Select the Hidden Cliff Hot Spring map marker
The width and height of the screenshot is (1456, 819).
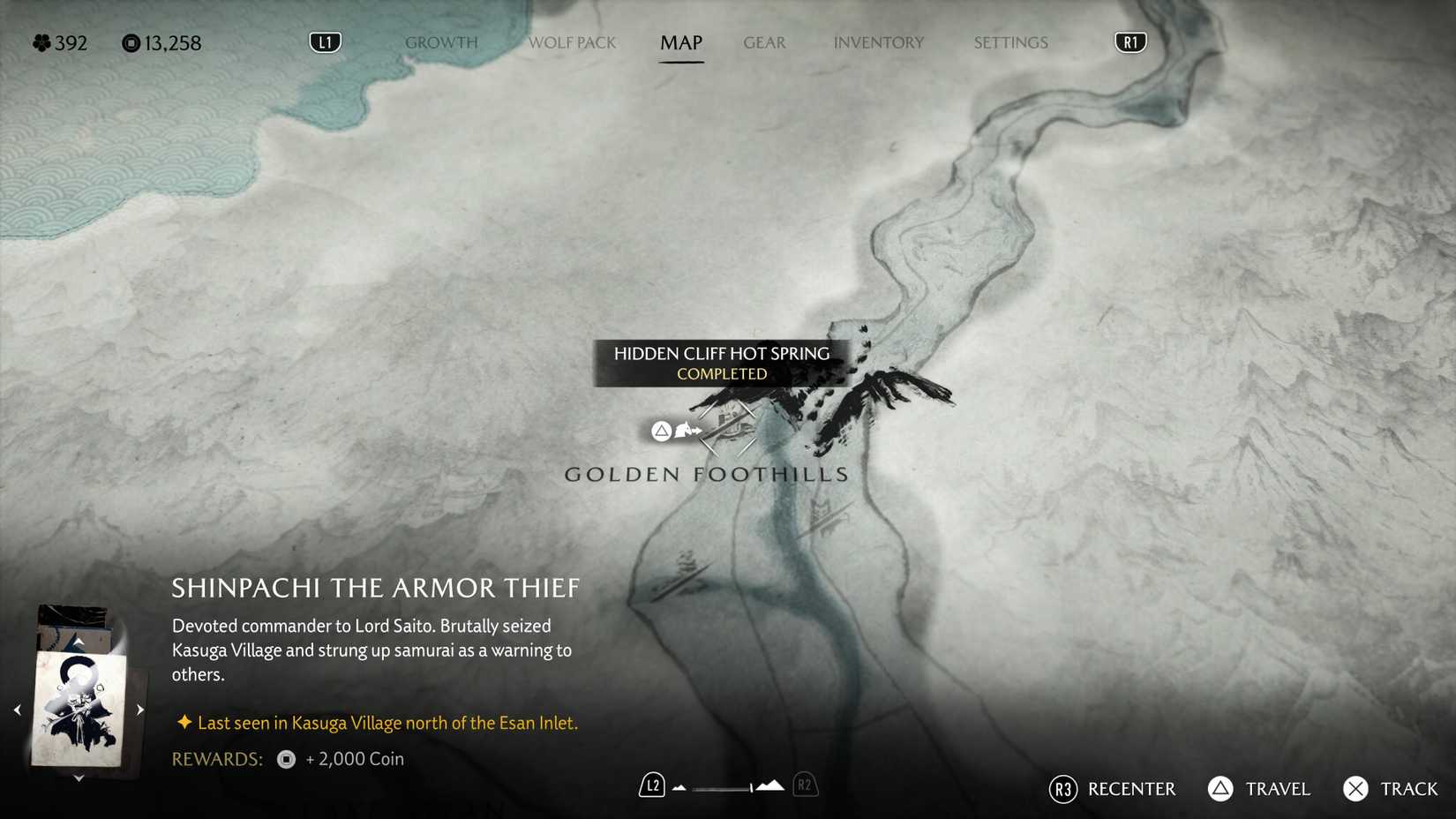coord(726,429)
